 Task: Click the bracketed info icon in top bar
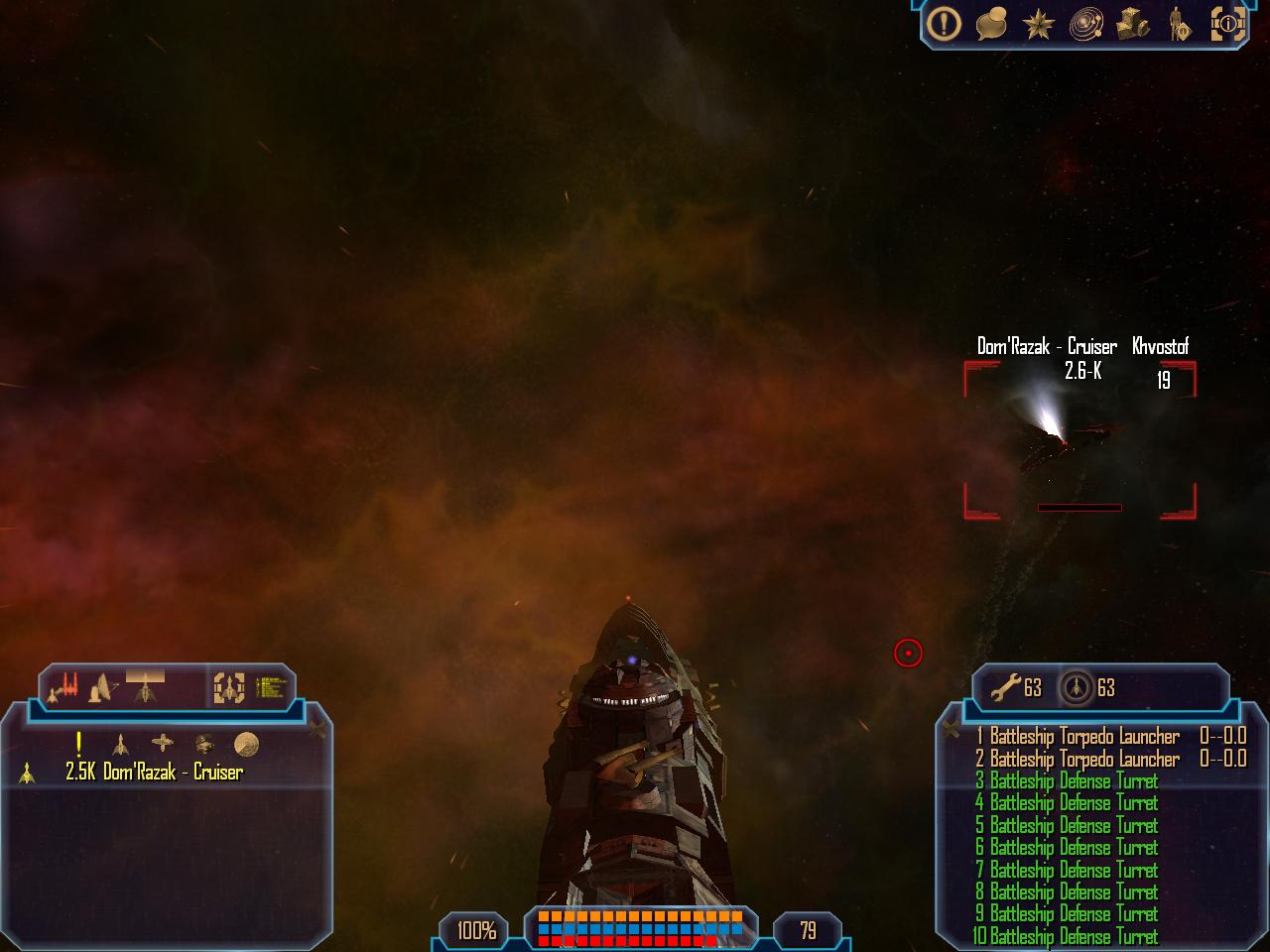point(1228,24)
